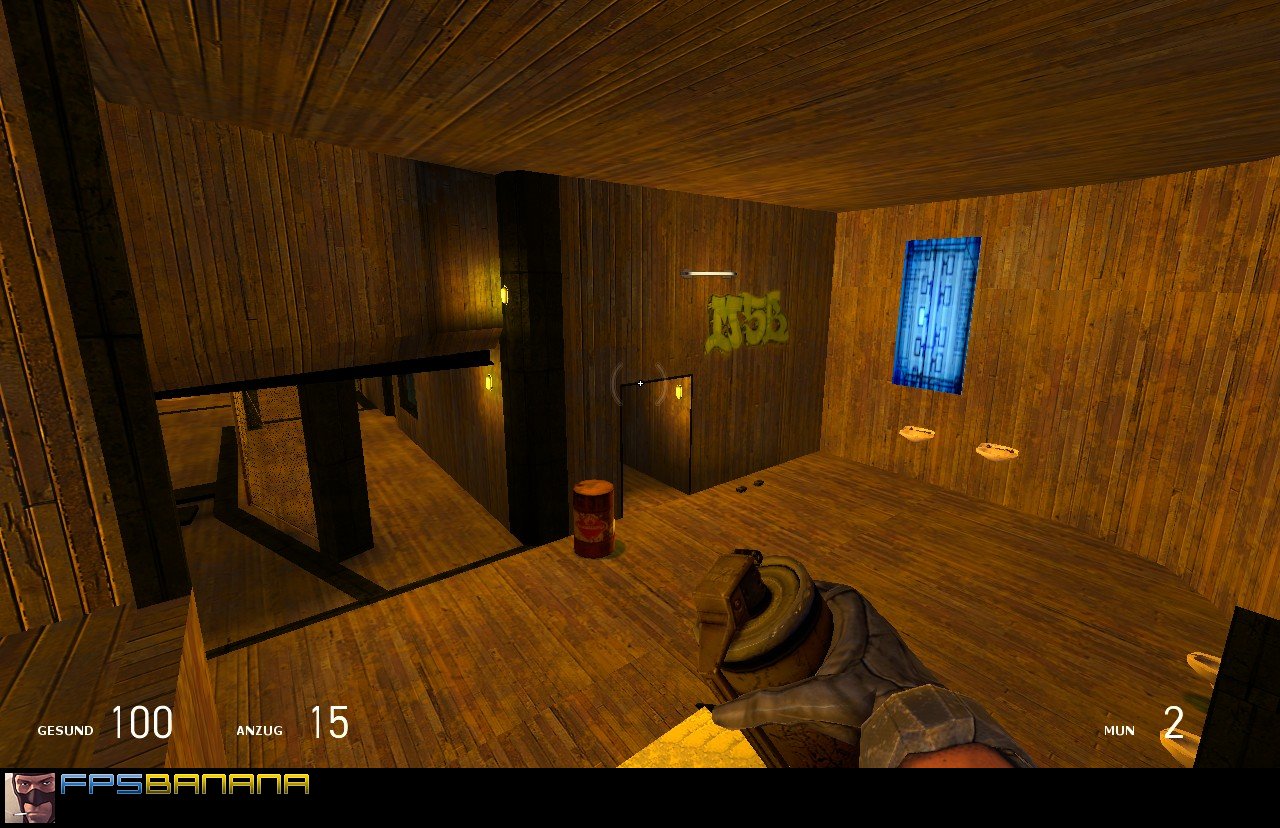Click the MUN ammo counter
The height and width of the screenshot is (828, 1280).
[x=1120, y=730]
